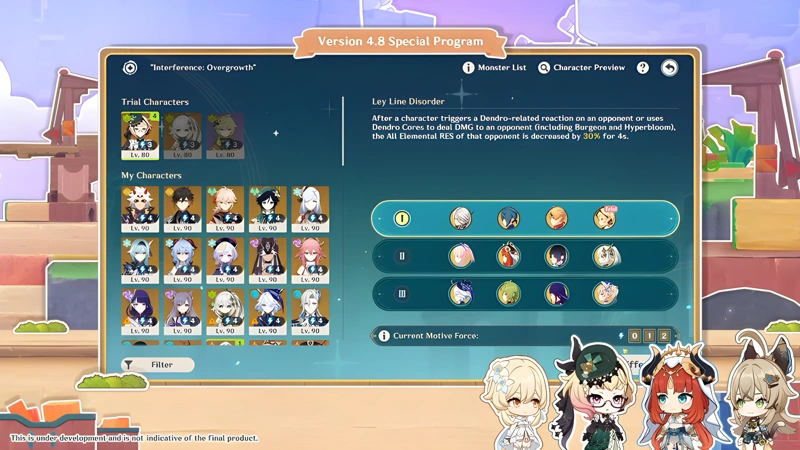Open the character Filter
800x450 pixels.
(157, 365)
